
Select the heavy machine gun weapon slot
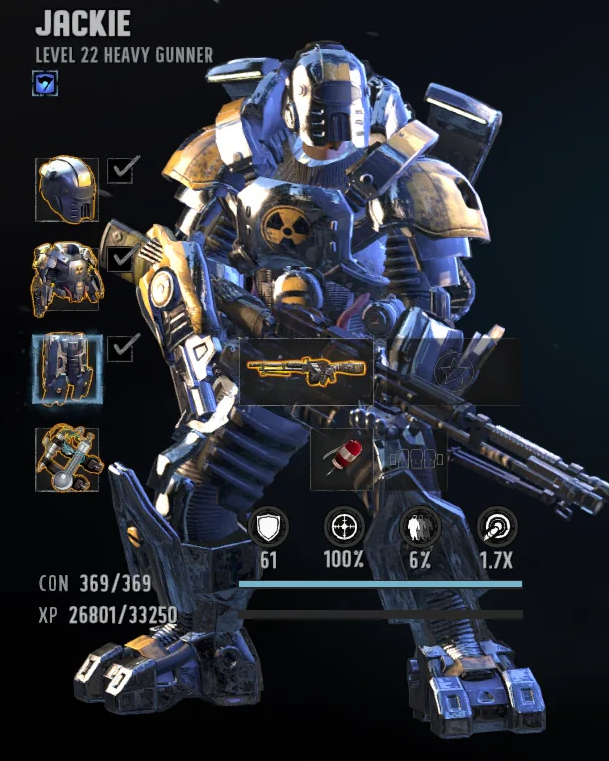[306, 371]
